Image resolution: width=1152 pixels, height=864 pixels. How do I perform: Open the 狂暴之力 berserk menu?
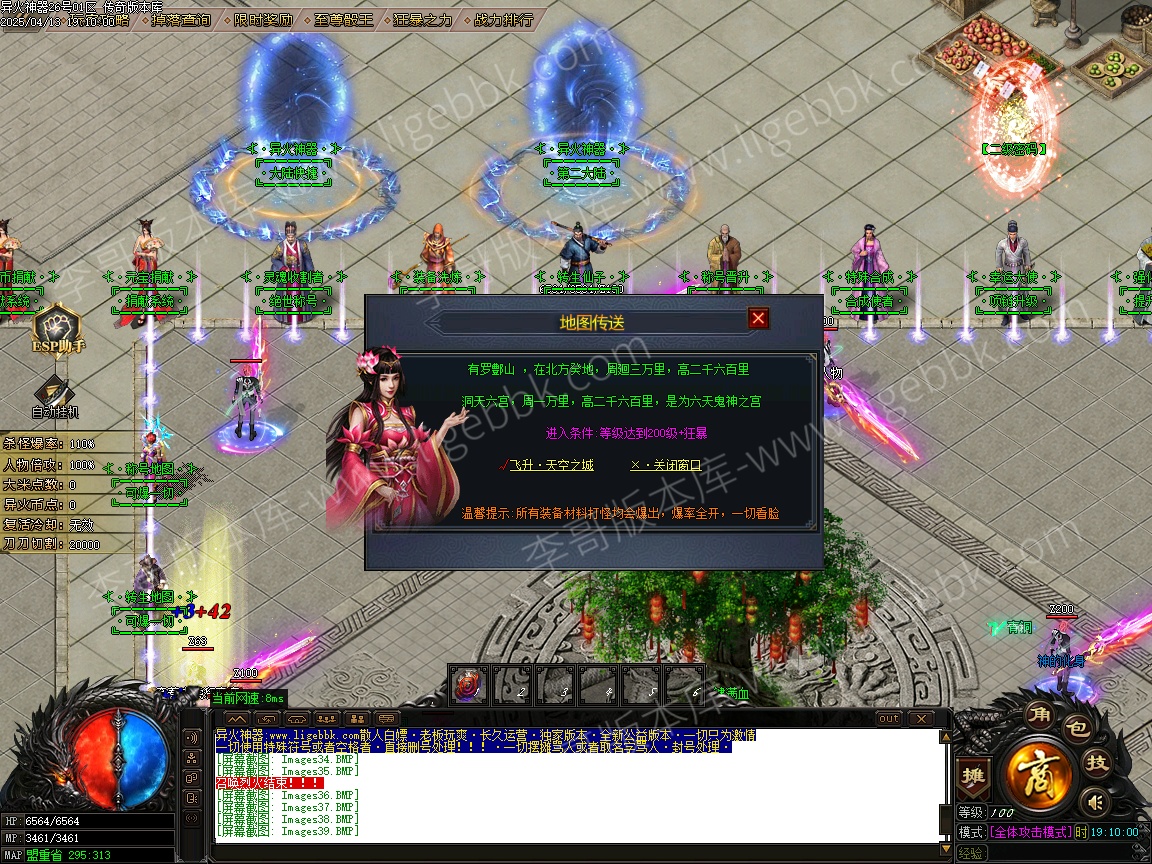(x=422, y=19)
